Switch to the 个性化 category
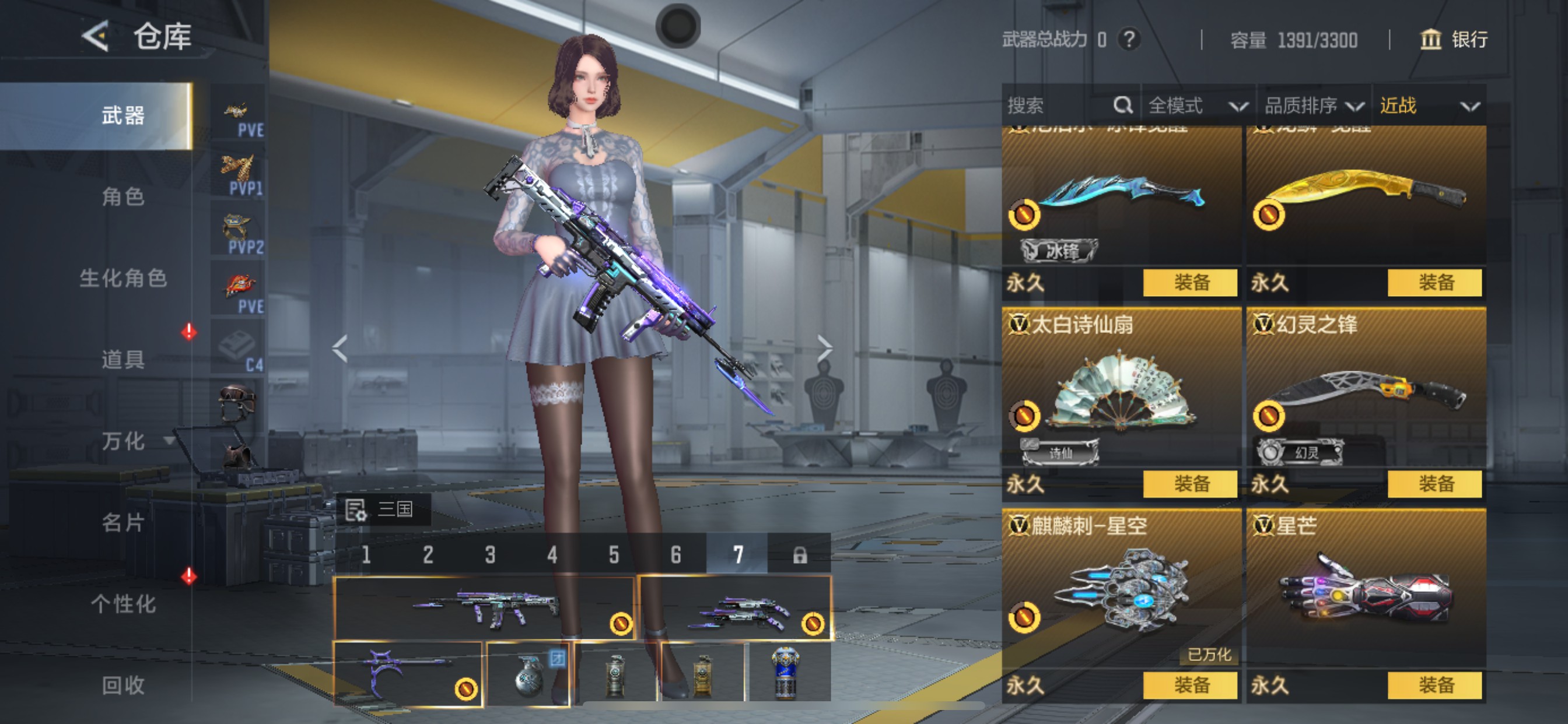This screenshot has height=724, width=1568. coord(123,604)
